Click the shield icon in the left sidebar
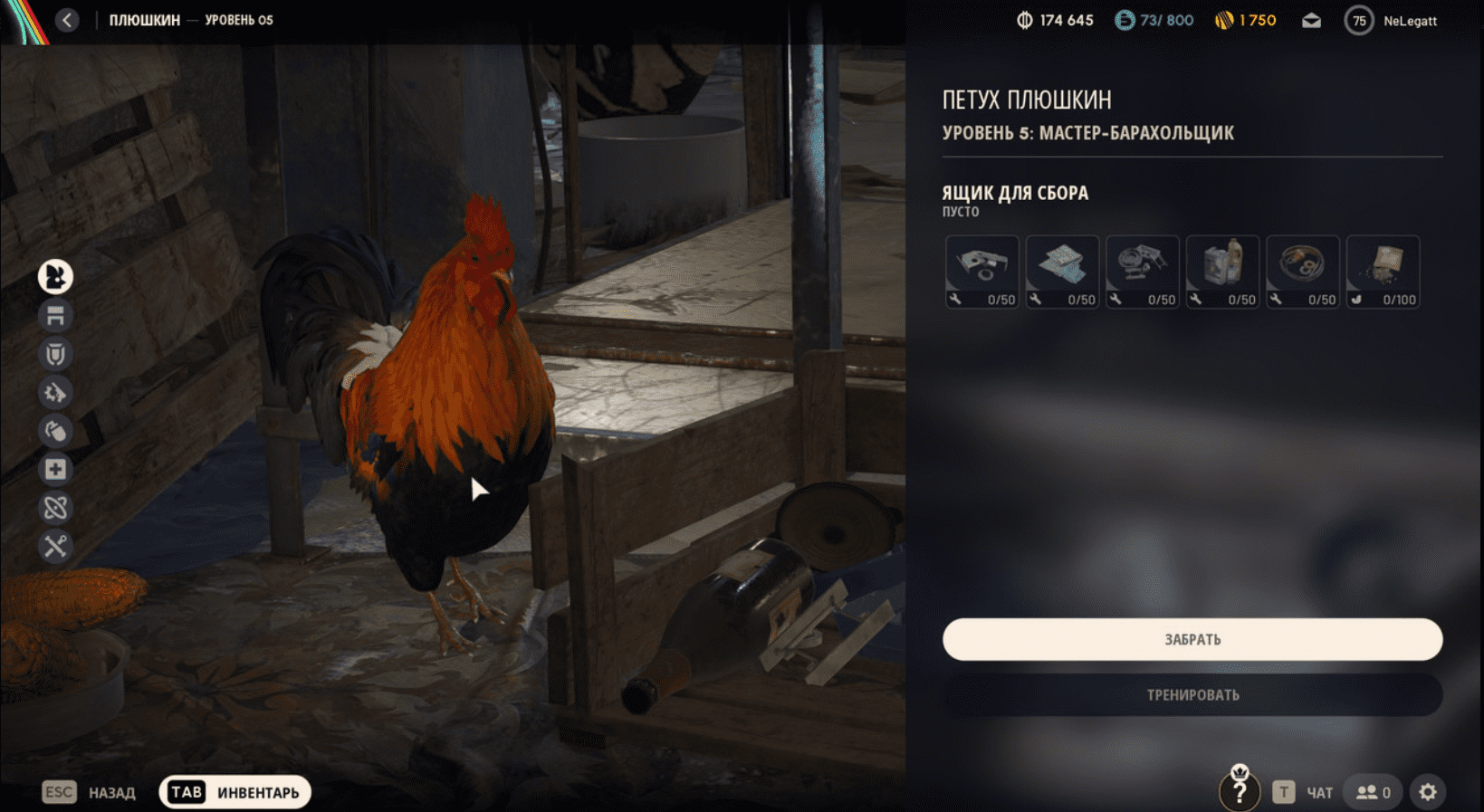Screen dimensions: 1484x812 tap(55, 354)
